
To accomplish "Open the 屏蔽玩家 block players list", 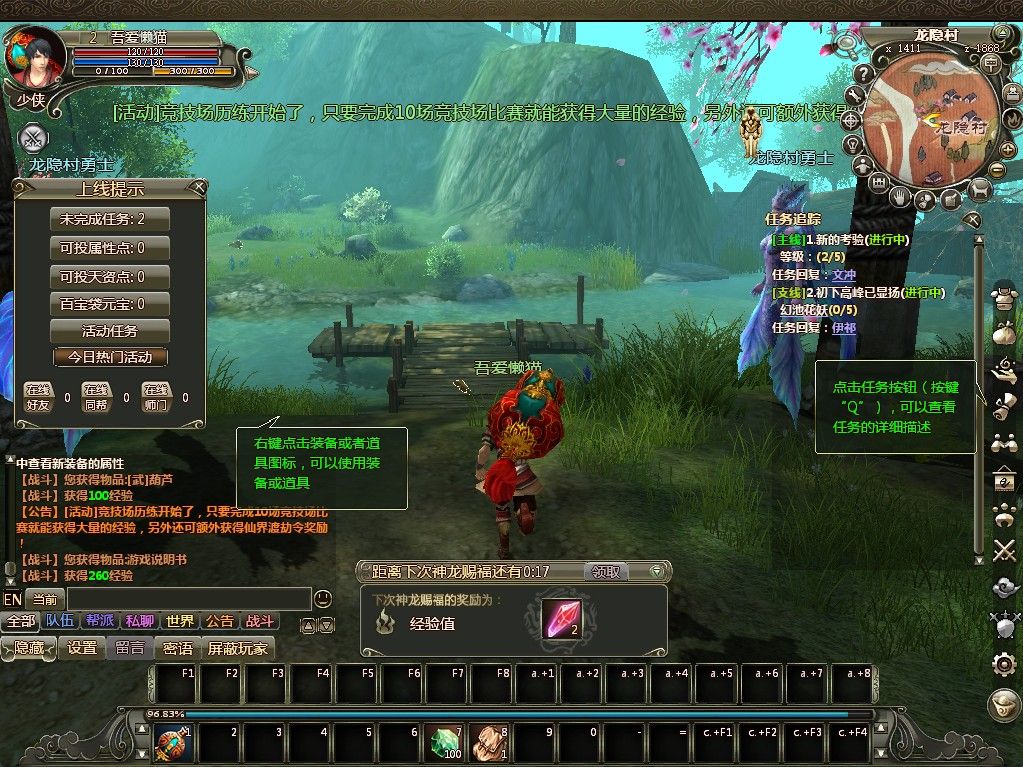I will (x=238, y=648).
